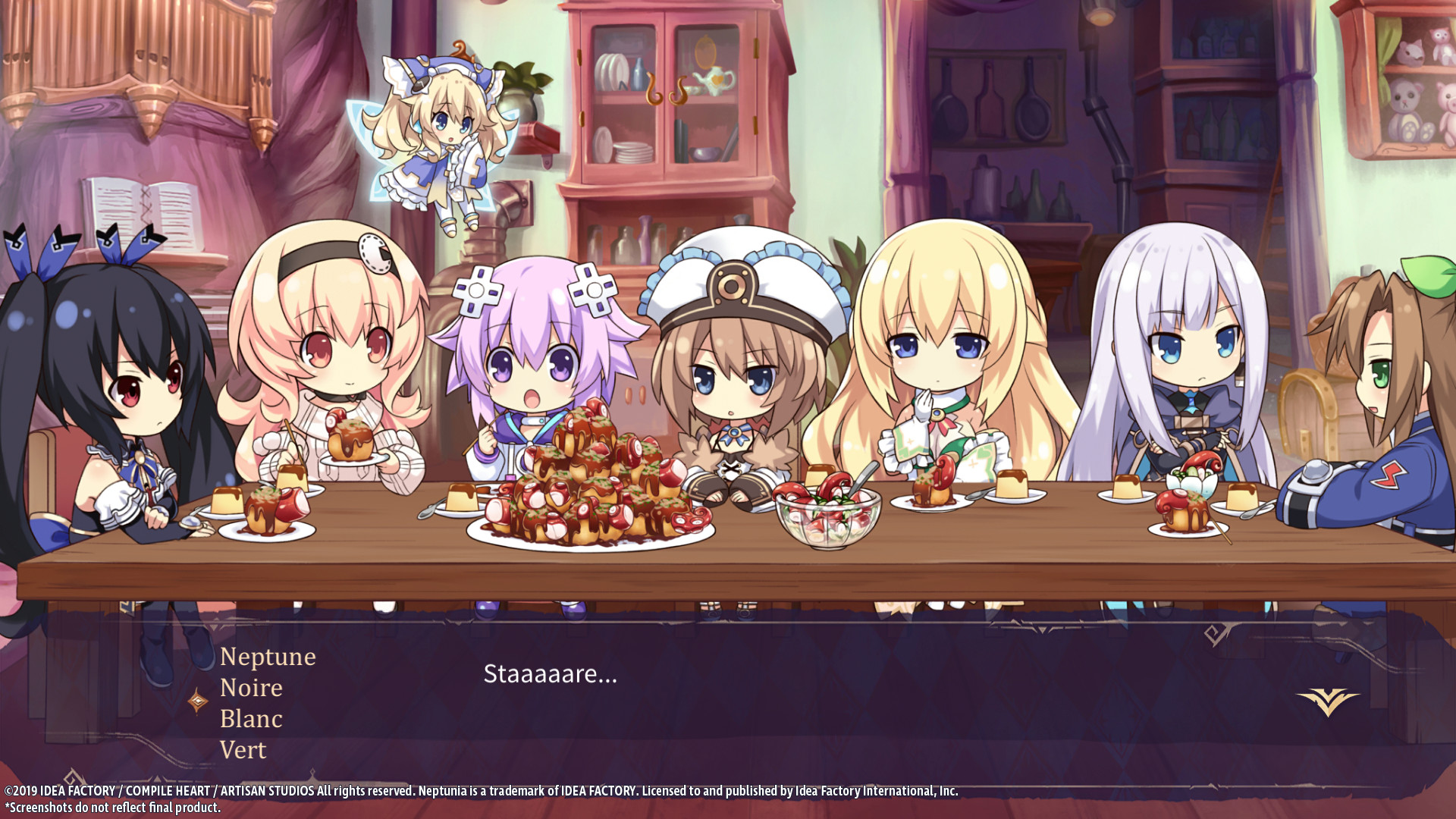Viewport: 1456px width, 819px height.
Task: Click the dialogue text "Staaaaare..."
Action: pos(548,674)
